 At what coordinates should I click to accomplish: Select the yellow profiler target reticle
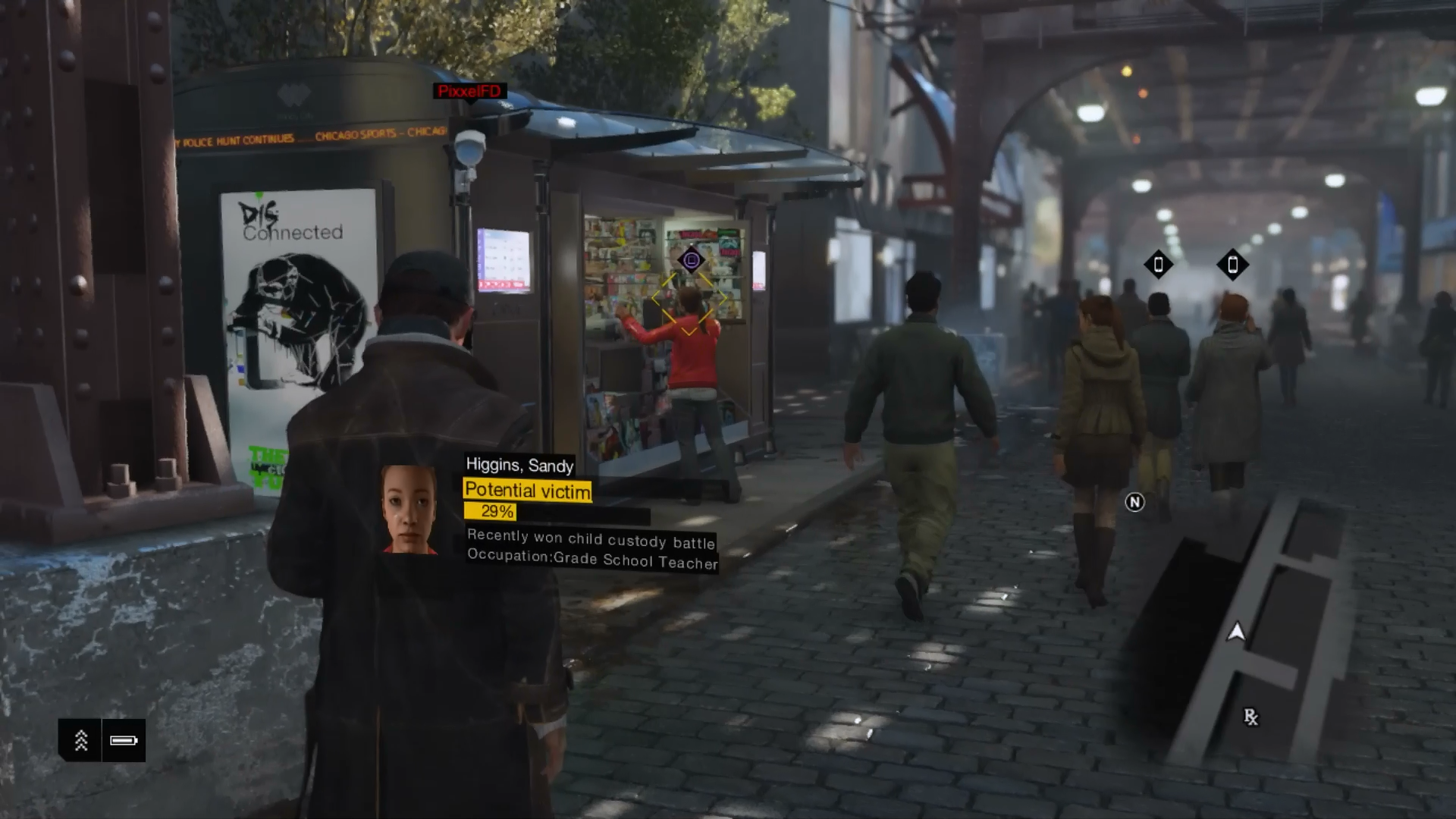[689, 302]
